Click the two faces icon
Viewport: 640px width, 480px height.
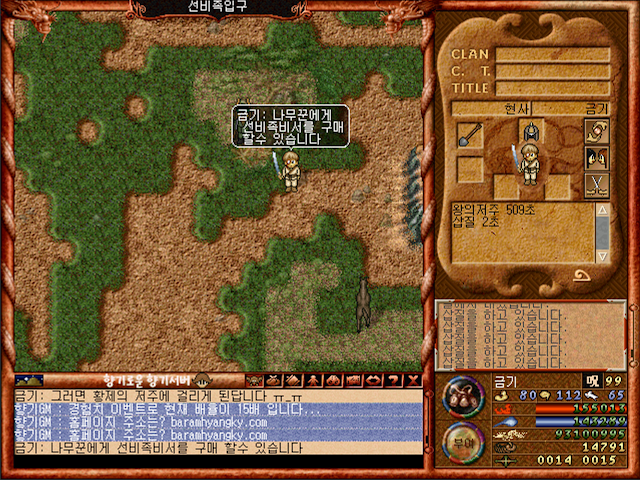[x=597, y=158]
